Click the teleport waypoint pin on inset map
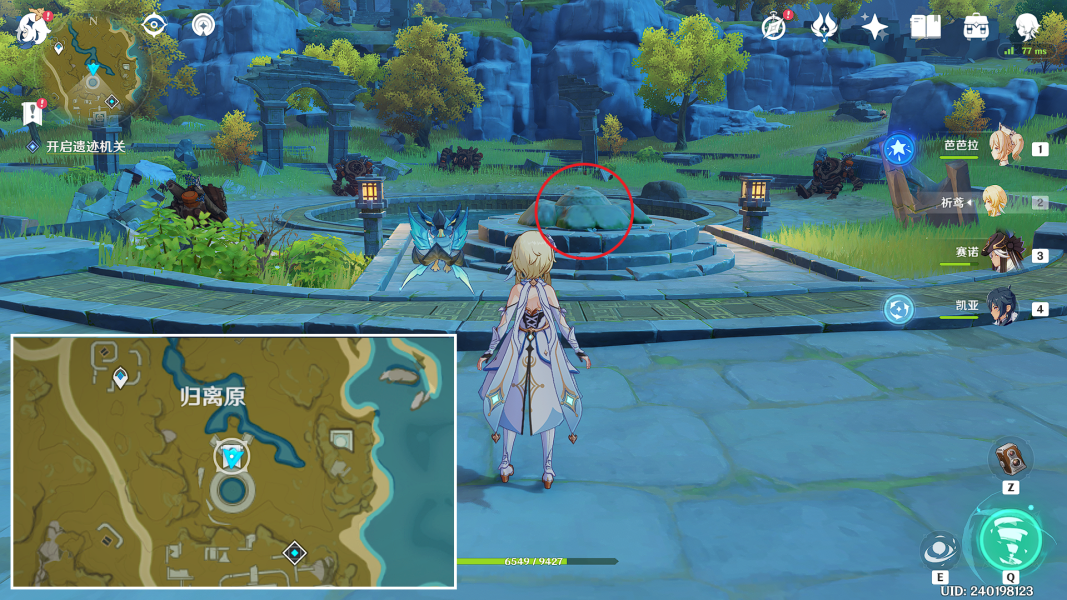 point(121,378)
